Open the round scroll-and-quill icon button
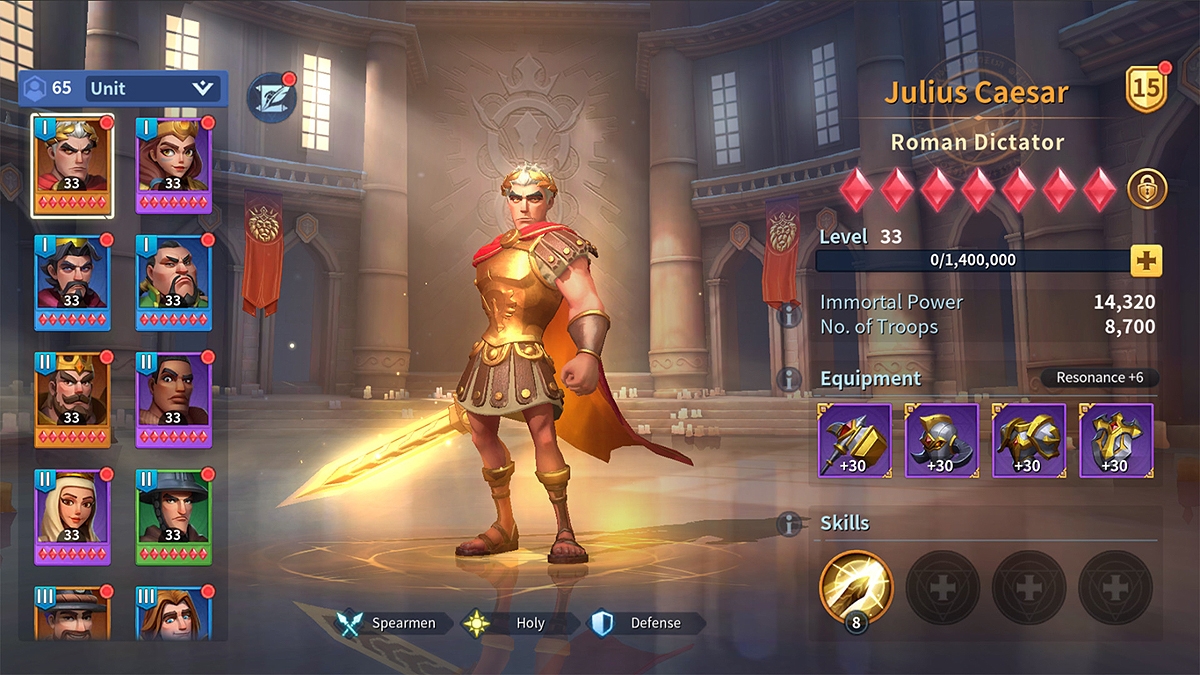Image resolution: width=1200 pixels, height=675 pixels. tap(271, 98)
